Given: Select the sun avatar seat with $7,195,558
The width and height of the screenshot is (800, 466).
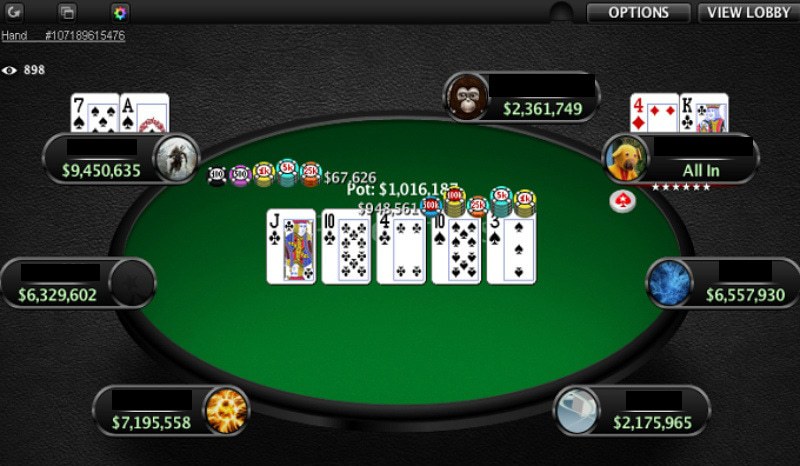Looking at the screenshot, I should tap(171, 411).
